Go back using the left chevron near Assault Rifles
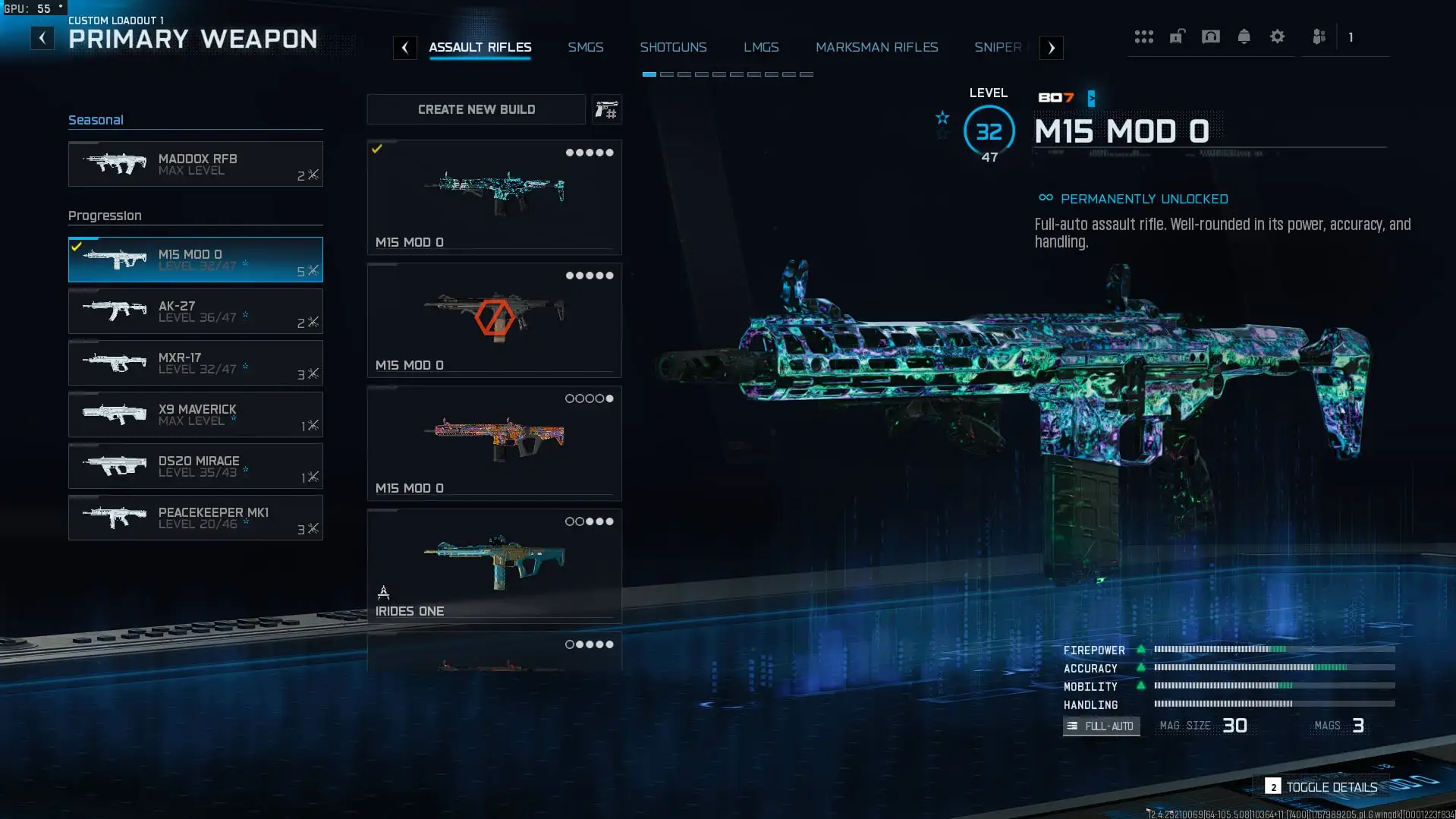The width and height of the screenshot is (1456, 819). [405, 47]
